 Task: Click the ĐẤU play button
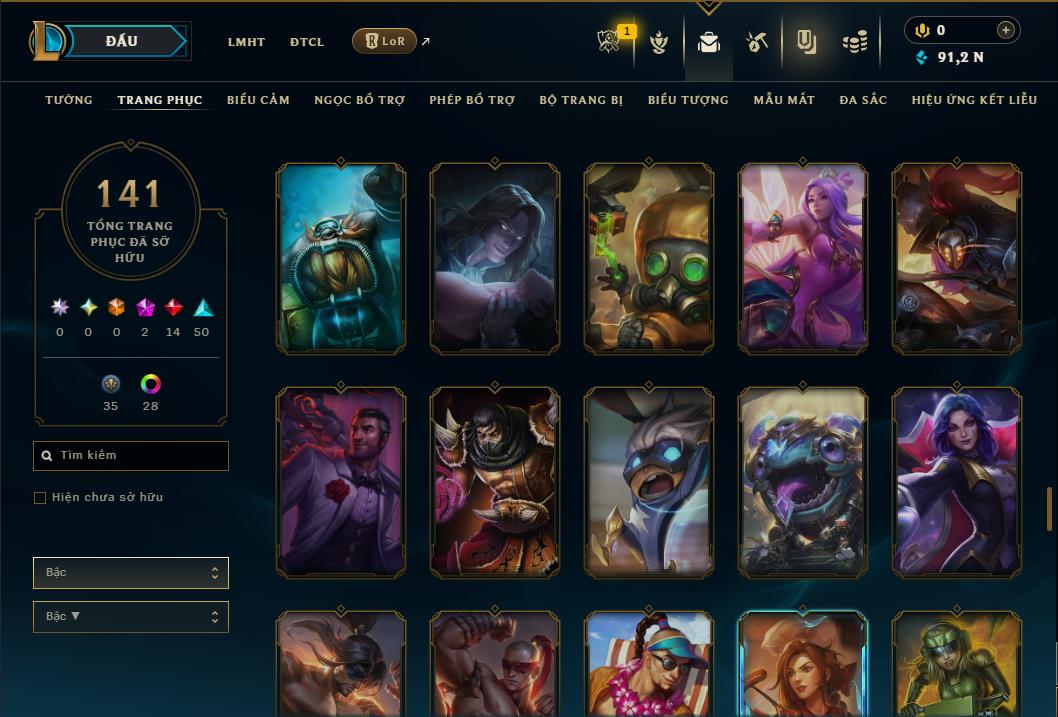(x=121, y=41)
